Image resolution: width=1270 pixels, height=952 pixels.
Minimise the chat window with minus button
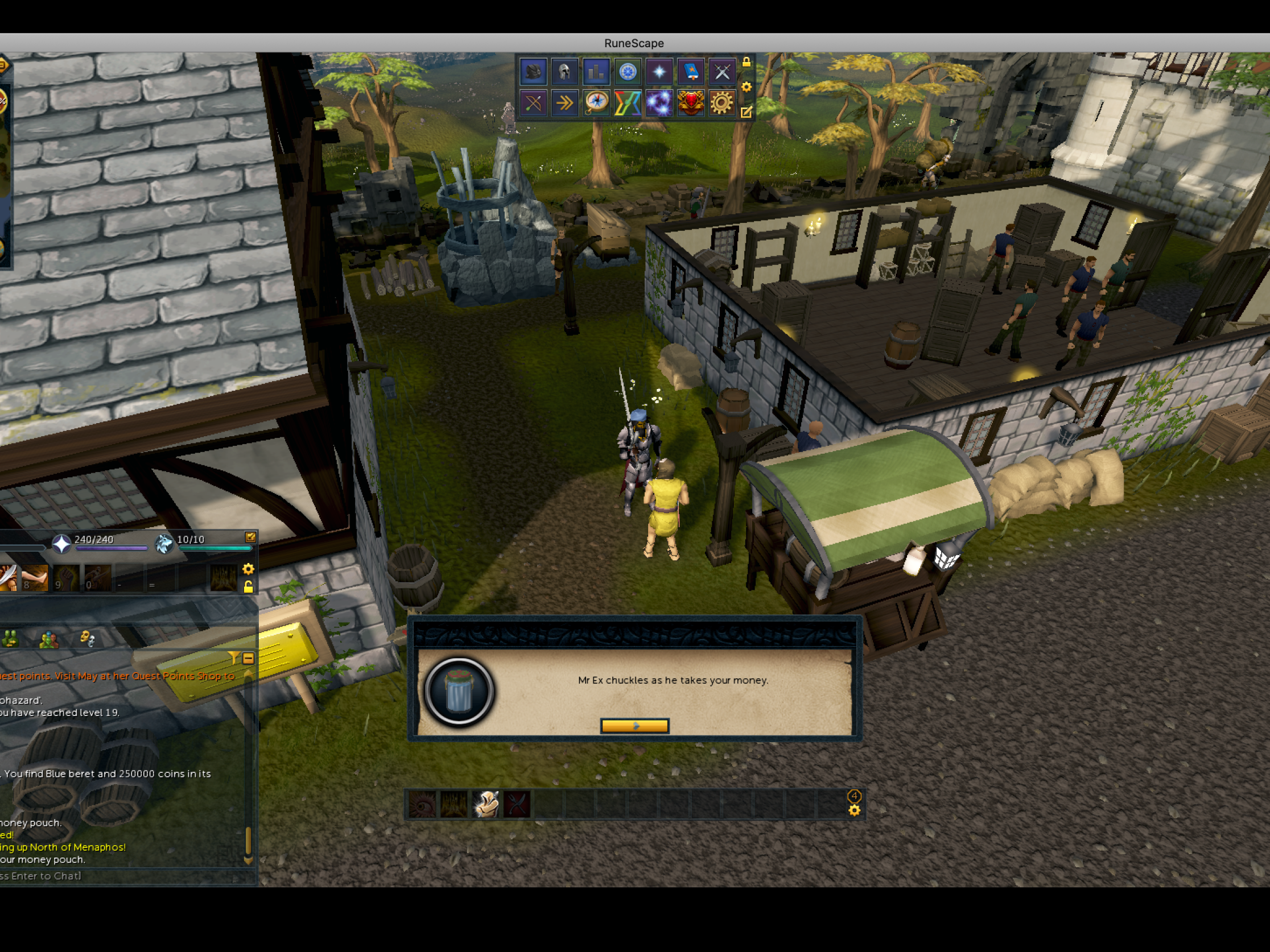pos(248,658)
